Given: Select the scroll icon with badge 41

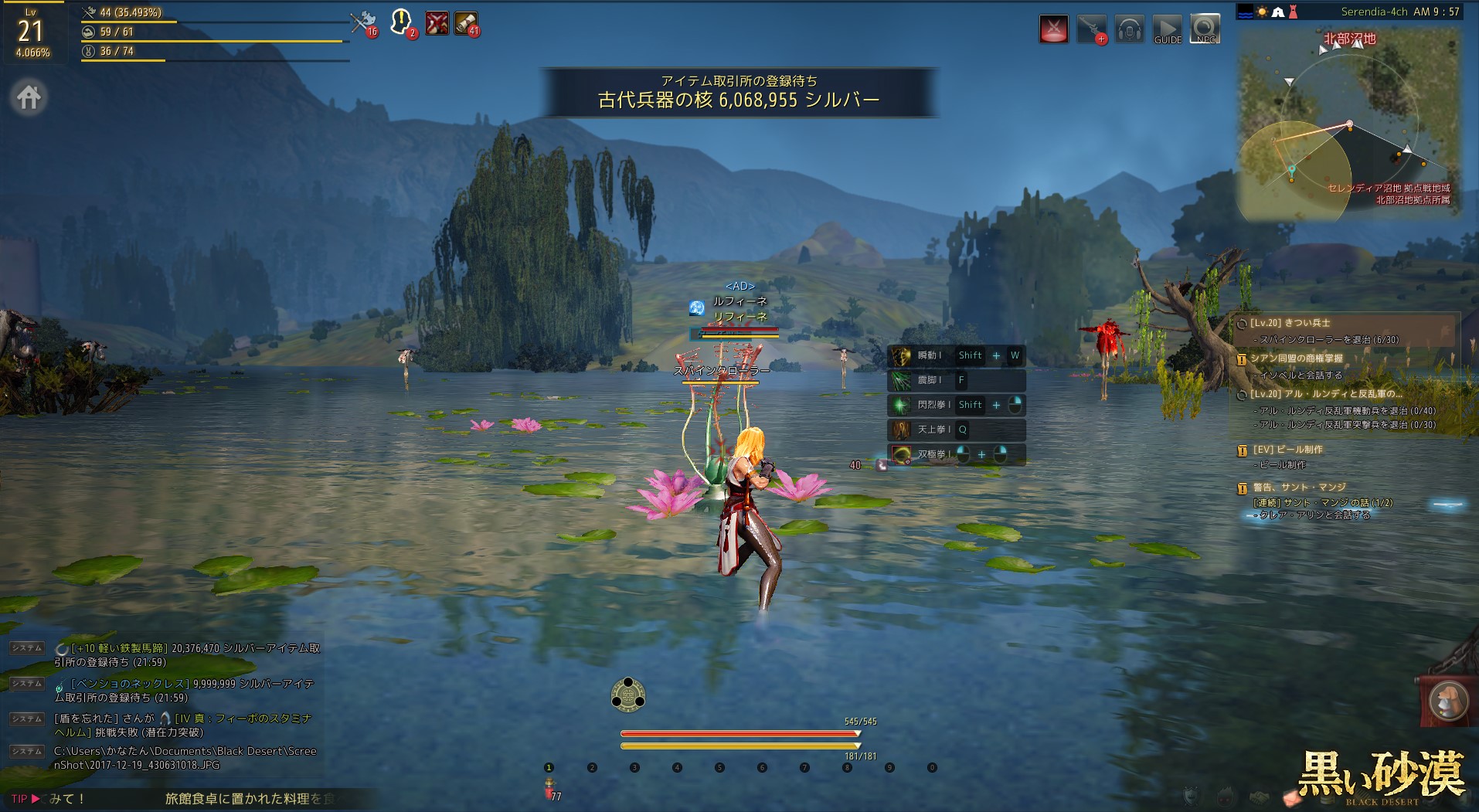Looking at the screenshot, I should (465, 22).
